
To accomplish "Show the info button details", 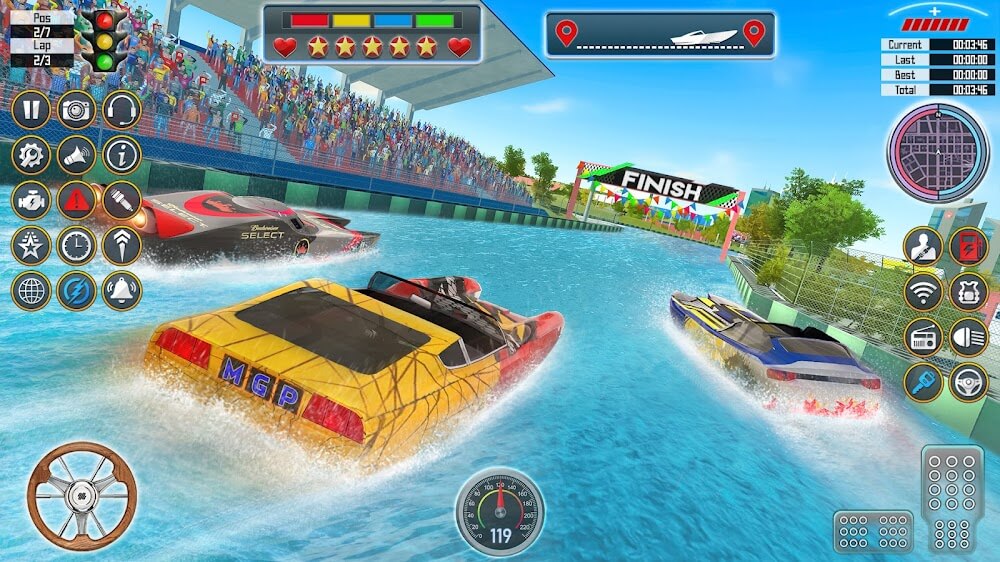I will (121, 155).
